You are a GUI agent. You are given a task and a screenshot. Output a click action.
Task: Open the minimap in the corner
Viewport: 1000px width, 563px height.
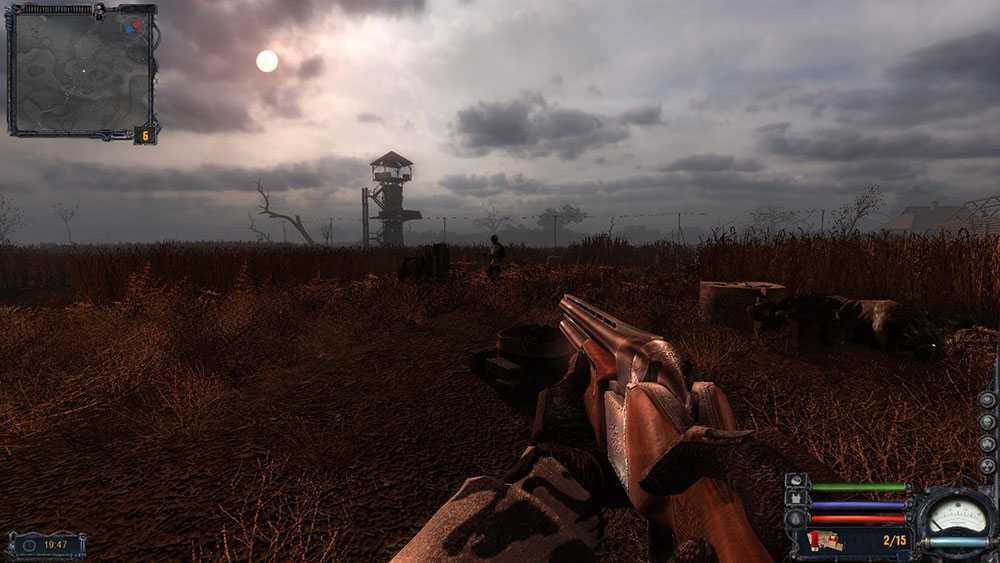click(x=82, y=70)
